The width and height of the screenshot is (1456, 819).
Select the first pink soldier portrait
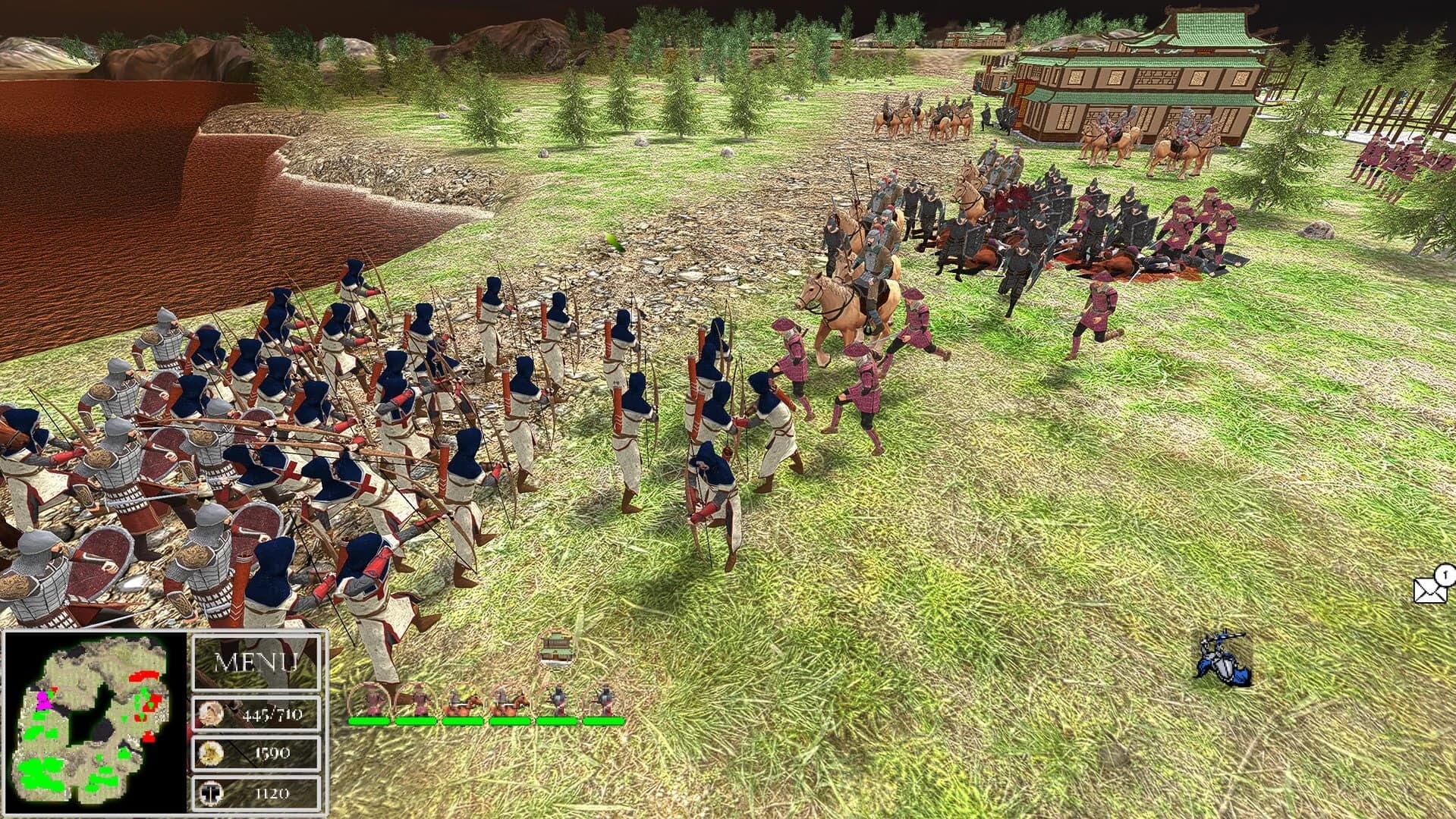(x=372, y=701)
